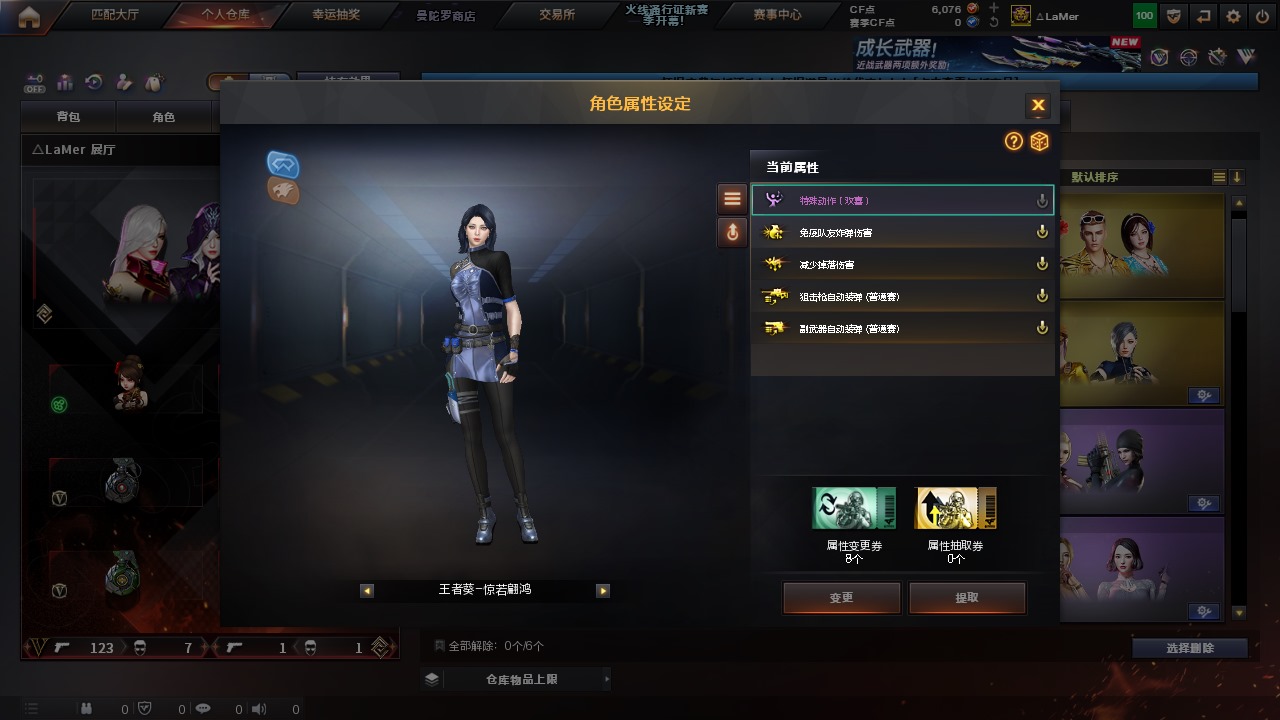Screen dimensions: 1280x720
Task: Click the 选择删除 button
Action: tap(1190, 648)
